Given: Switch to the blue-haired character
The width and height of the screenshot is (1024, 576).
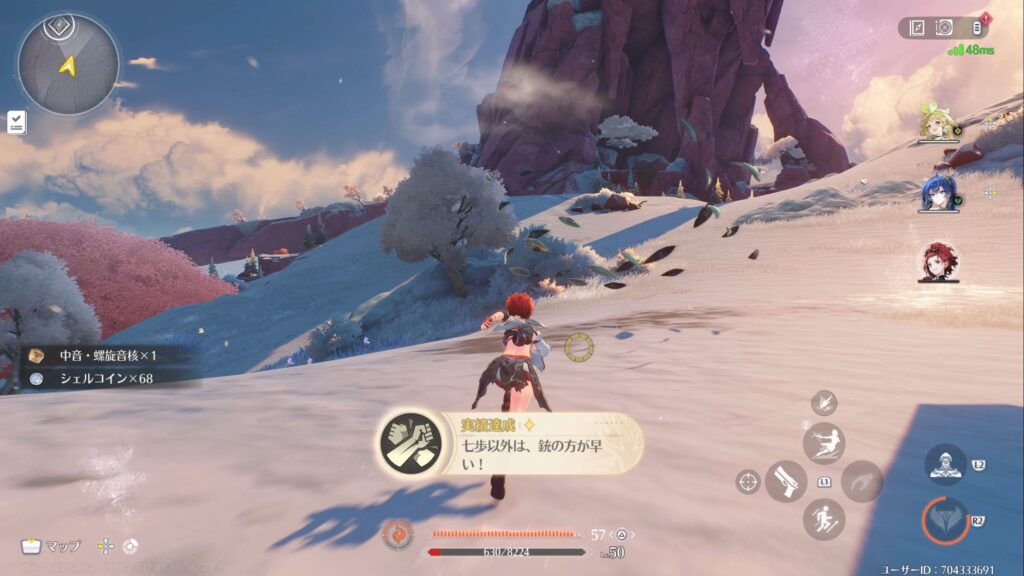Looking at the screenshot, I should [x=938, y=194].
